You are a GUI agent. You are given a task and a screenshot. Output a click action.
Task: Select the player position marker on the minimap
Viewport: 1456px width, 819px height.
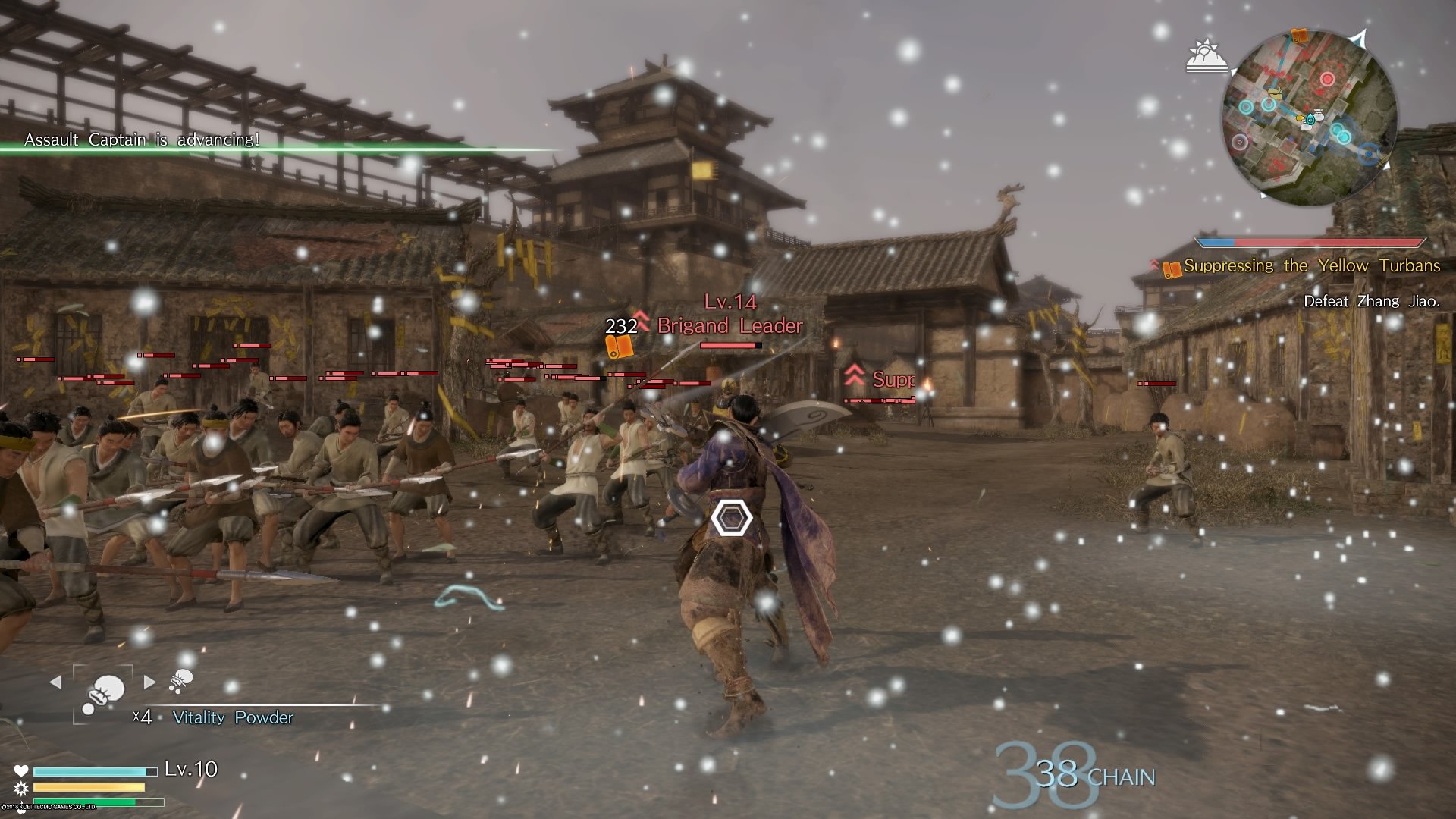(1310, 119)
